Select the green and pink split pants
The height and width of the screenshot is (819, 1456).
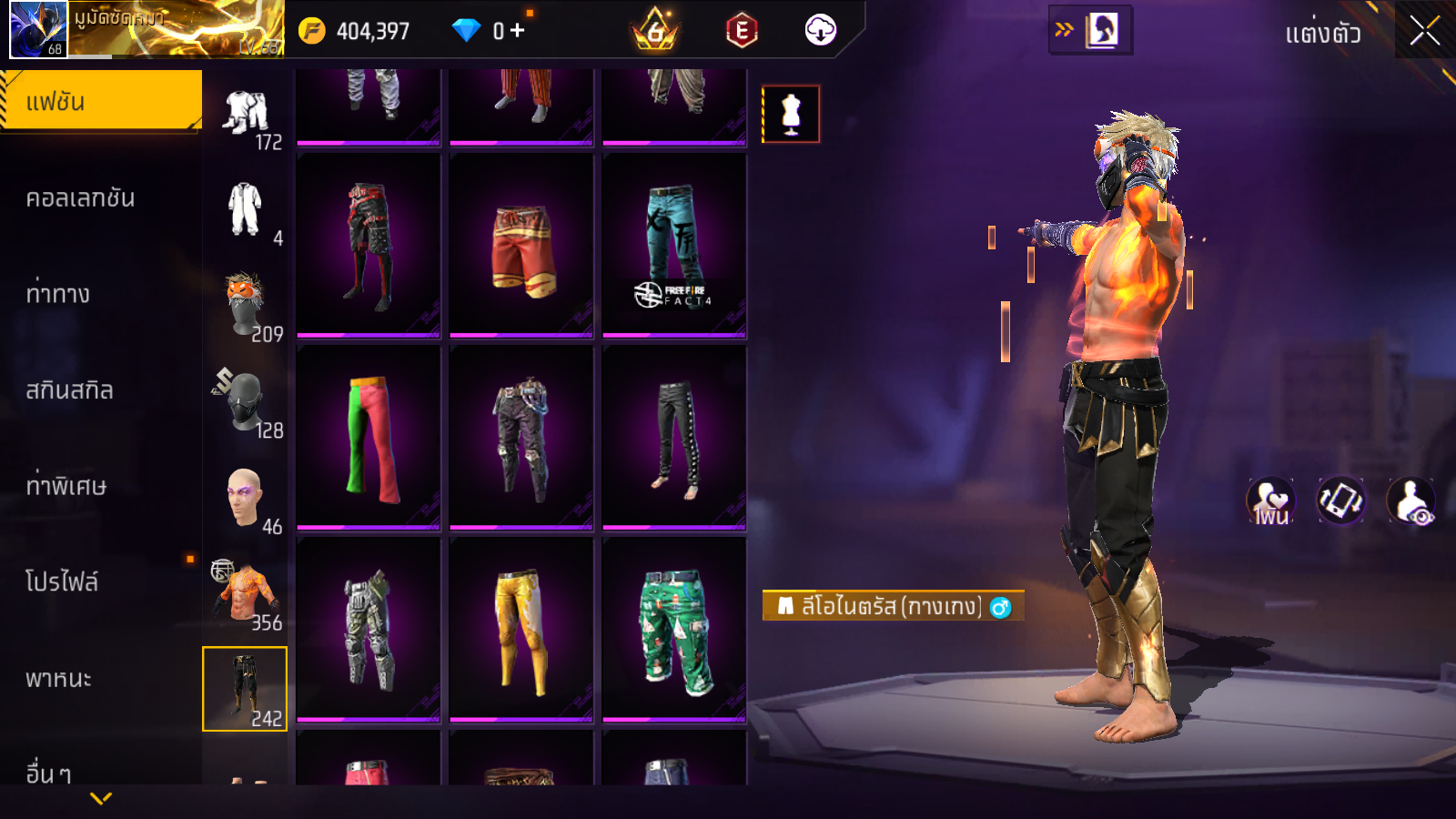click(x=369, y=438)
